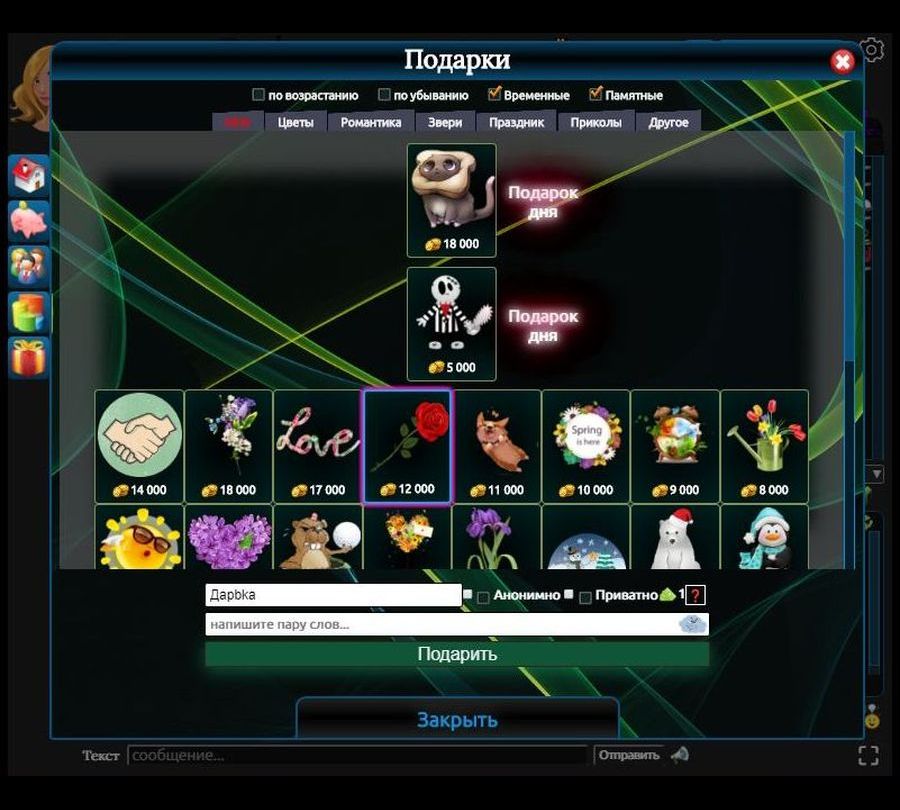Click the message field напишите пару слов
The width and height of the screenshot is (900, 810).
pyautogui.click(x=440, y=625)
